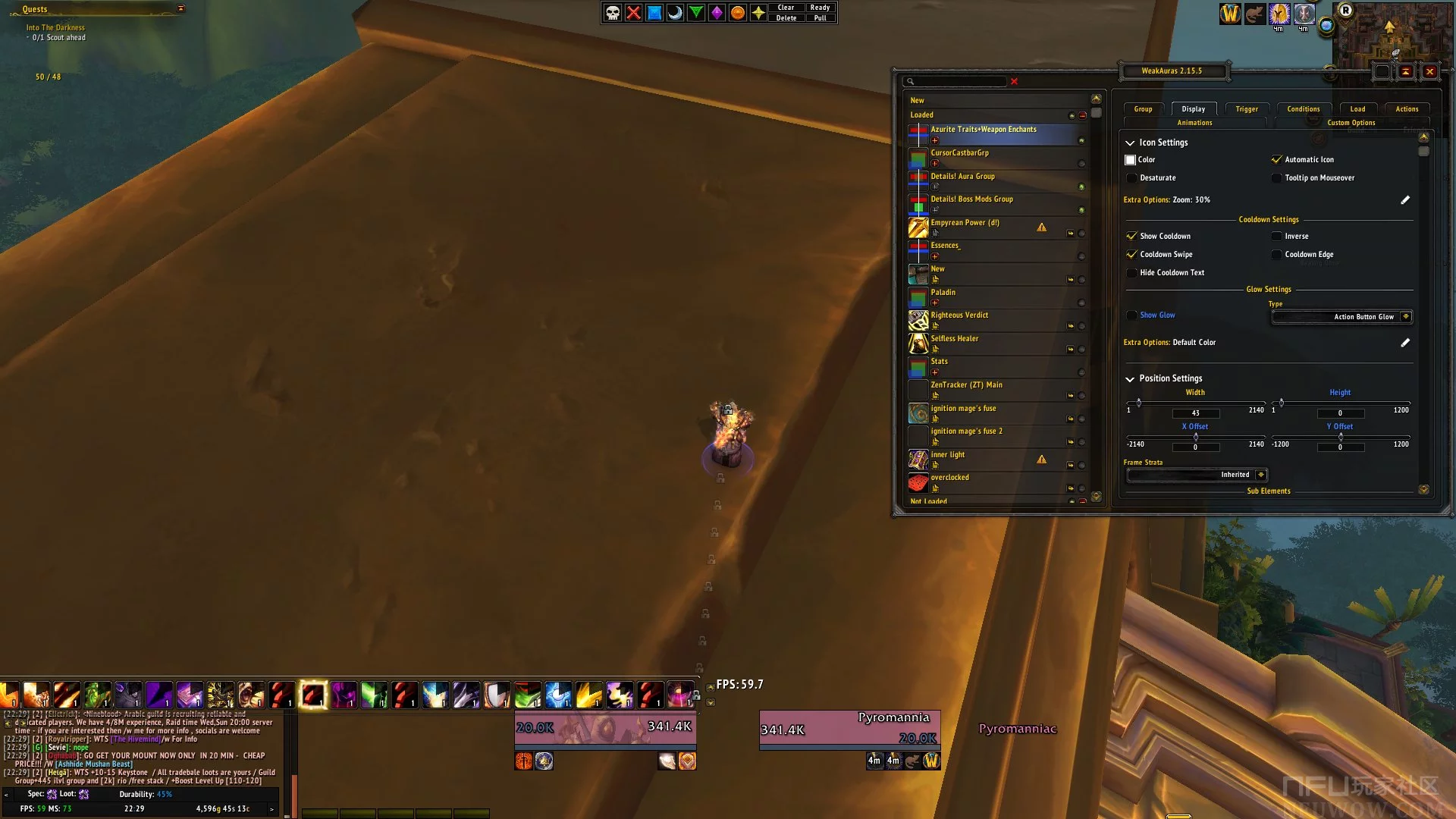Toggle the Cooldown Swipe checkbox

click(1131, 255)
